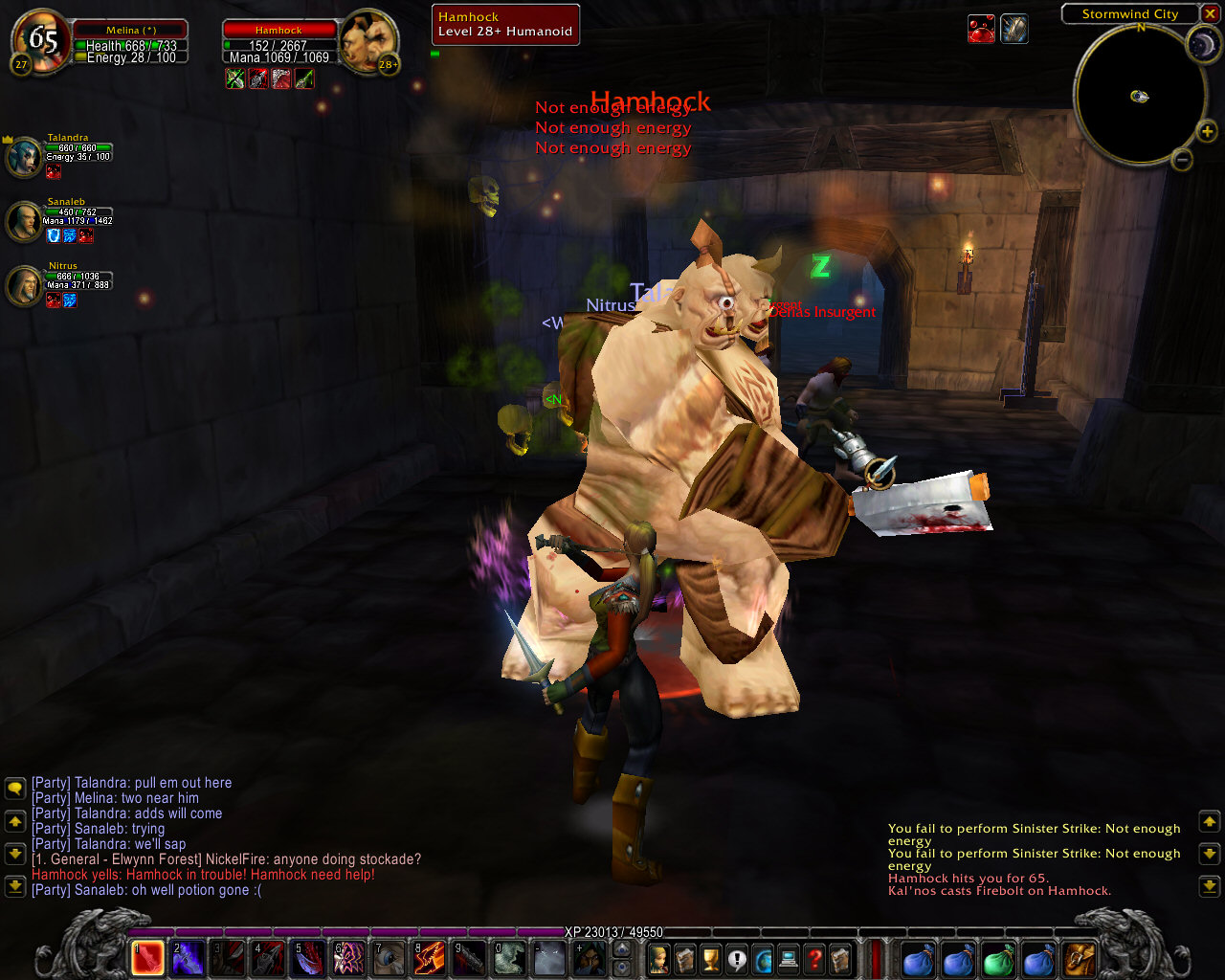Select party member Sanaleb's portrait
This screenshot has width=1225, height=980.
[x=24, y=221]
